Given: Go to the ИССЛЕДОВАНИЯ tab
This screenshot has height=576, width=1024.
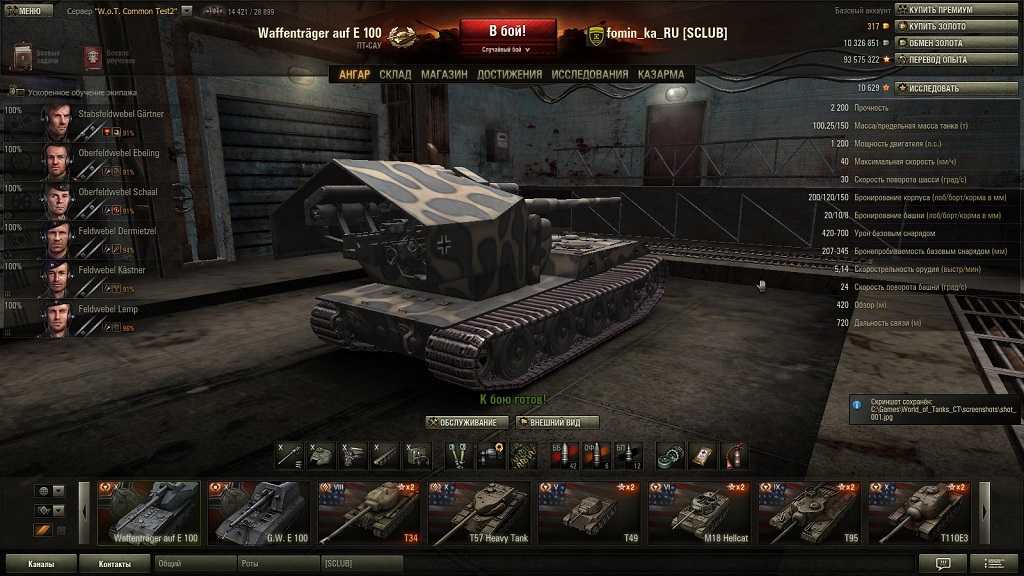Looking at the screenshot, I should [x=590, y=74].
